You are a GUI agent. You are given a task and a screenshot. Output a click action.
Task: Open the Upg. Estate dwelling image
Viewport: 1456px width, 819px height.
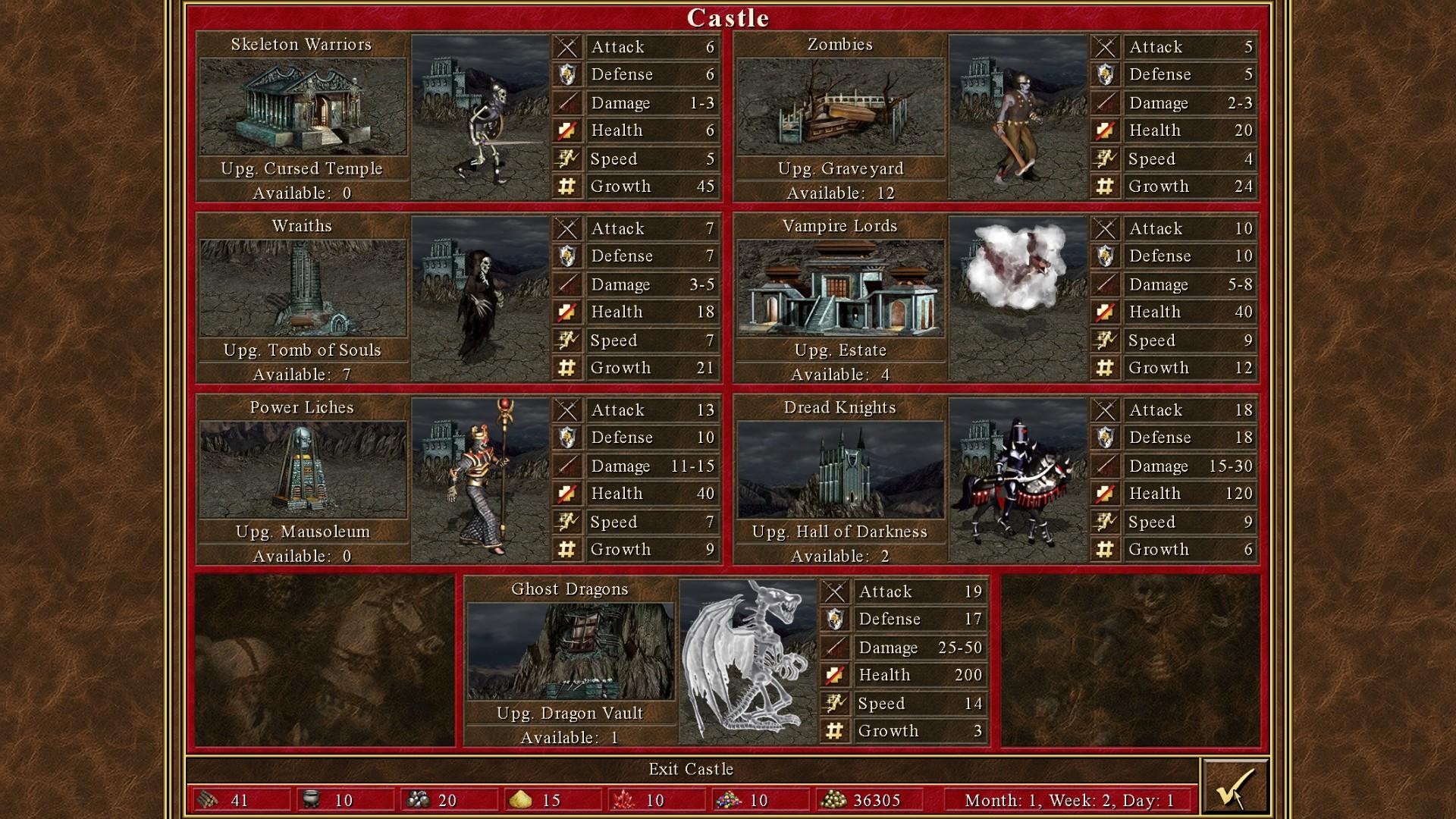coord(840,288)
